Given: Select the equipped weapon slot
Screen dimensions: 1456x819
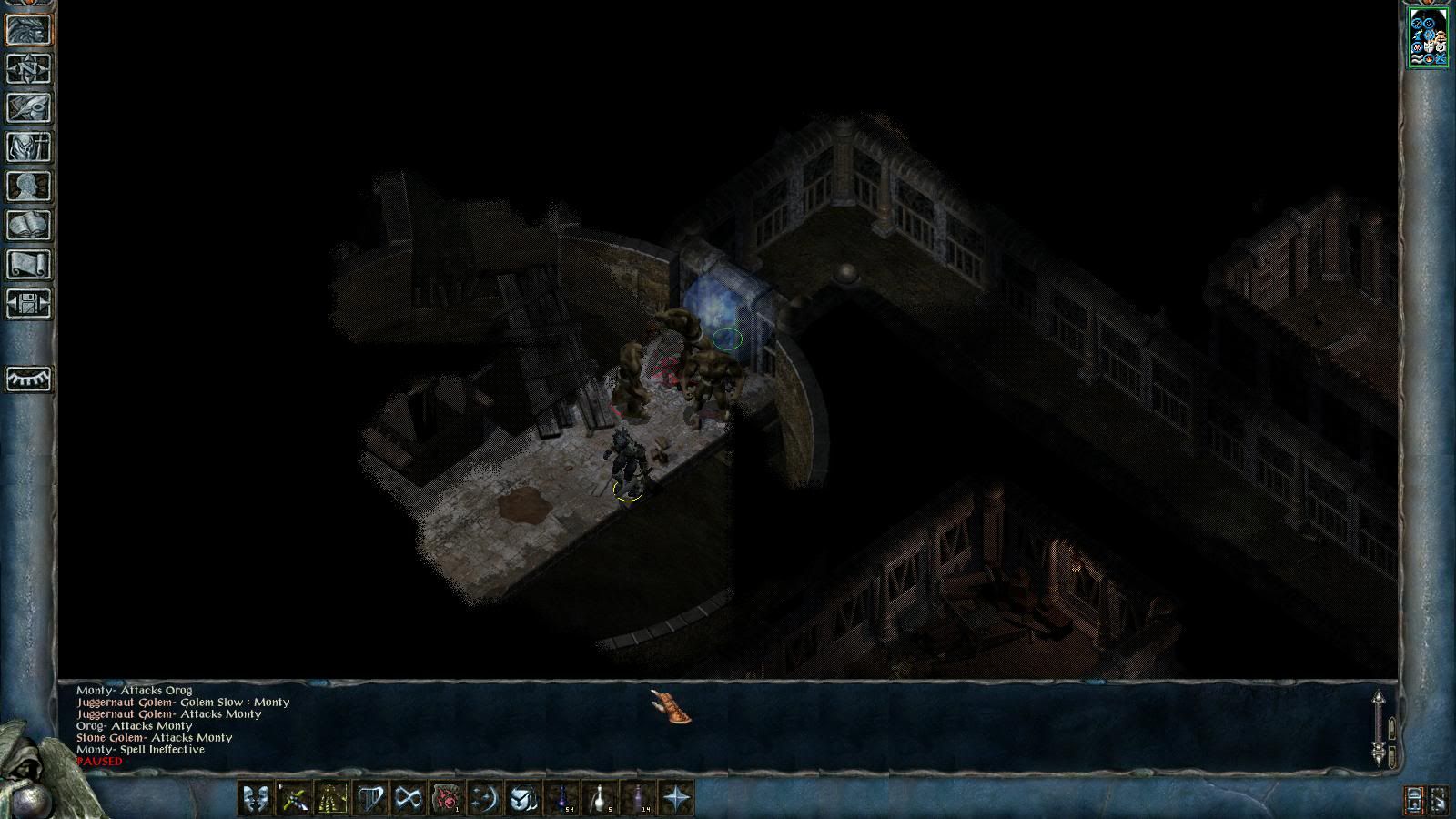Looking at the screenshot, I should click(x=294, y=798).
